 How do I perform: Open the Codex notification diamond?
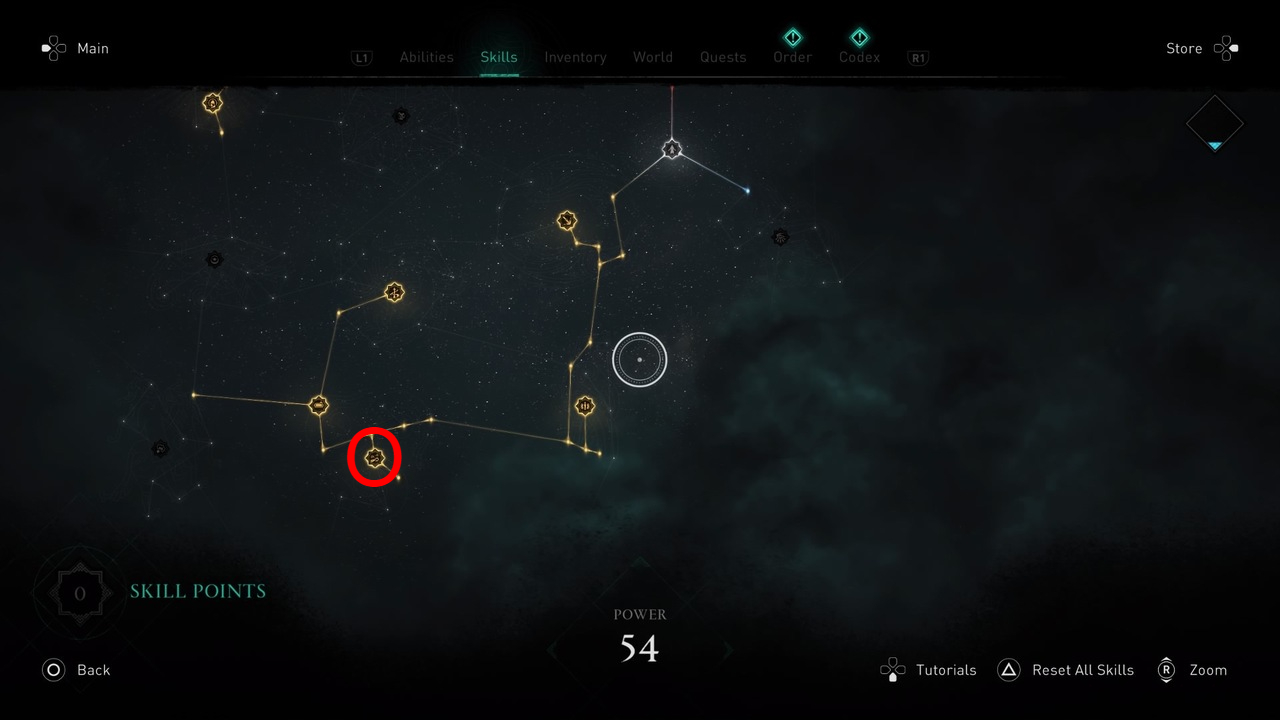(x=858, y=36)
